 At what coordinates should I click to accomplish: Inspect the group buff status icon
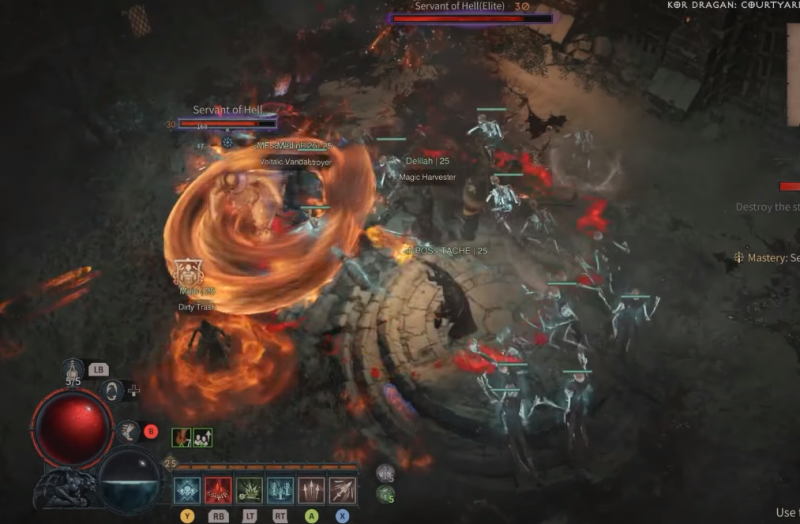202,437
